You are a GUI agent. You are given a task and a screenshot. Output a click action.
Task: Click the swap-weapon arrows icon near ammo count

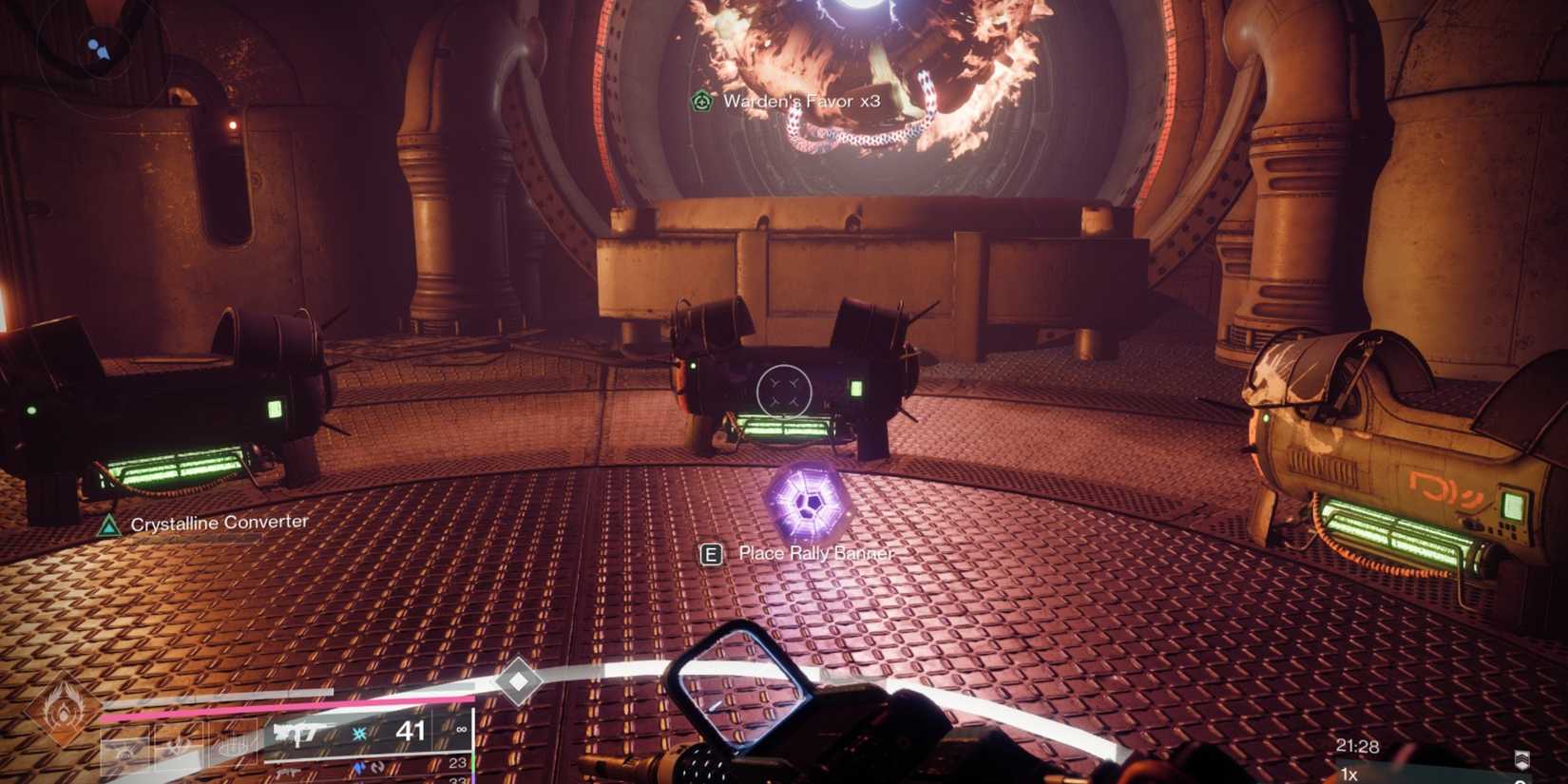[x=375, y=766]
